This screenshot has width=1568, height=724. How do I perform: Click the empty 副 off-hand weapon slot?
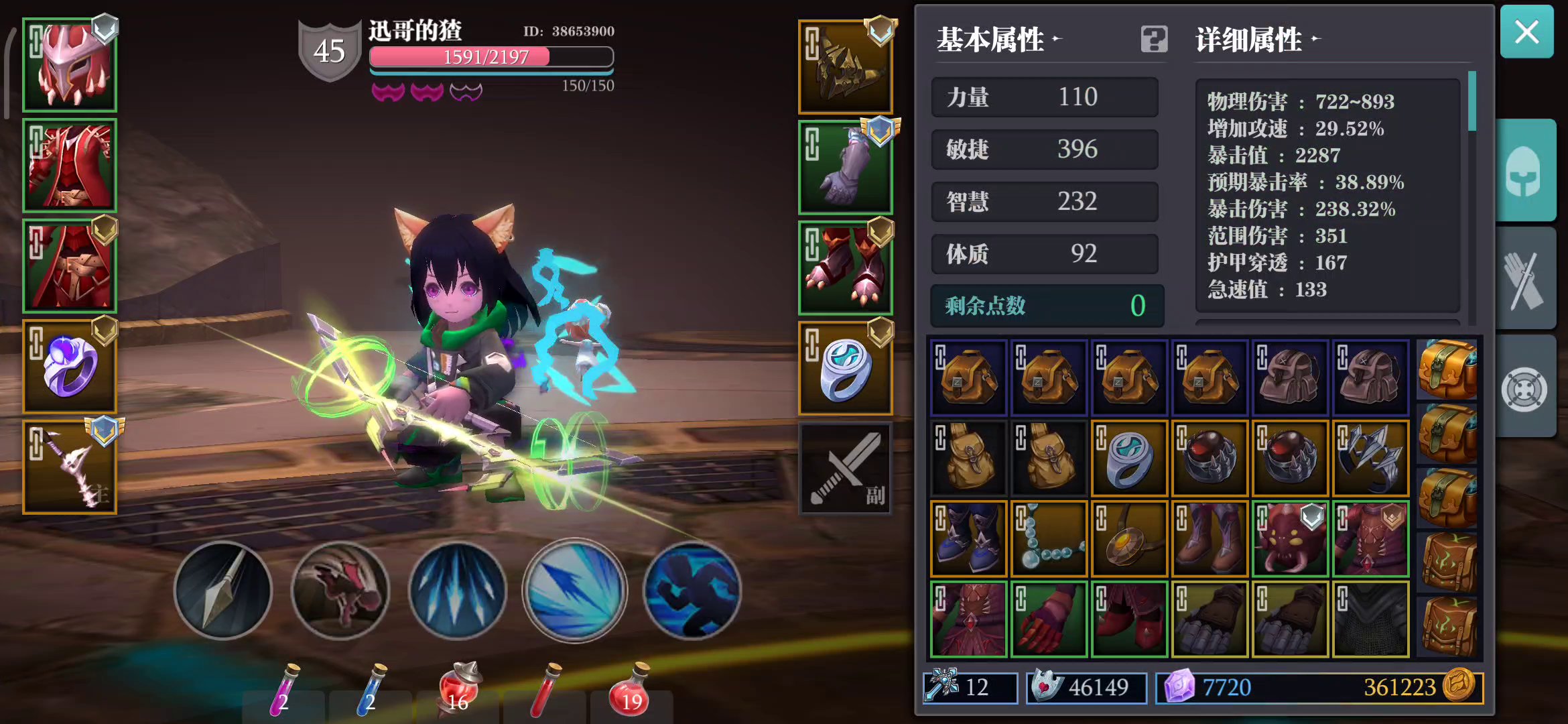845,467
